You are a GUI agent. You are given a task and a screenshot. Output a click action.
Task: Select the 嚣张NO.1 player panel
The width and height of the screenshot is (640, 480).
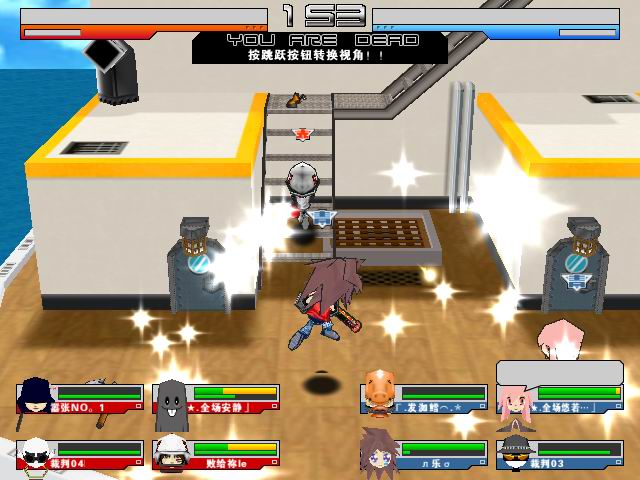click(x=80, y=398)
